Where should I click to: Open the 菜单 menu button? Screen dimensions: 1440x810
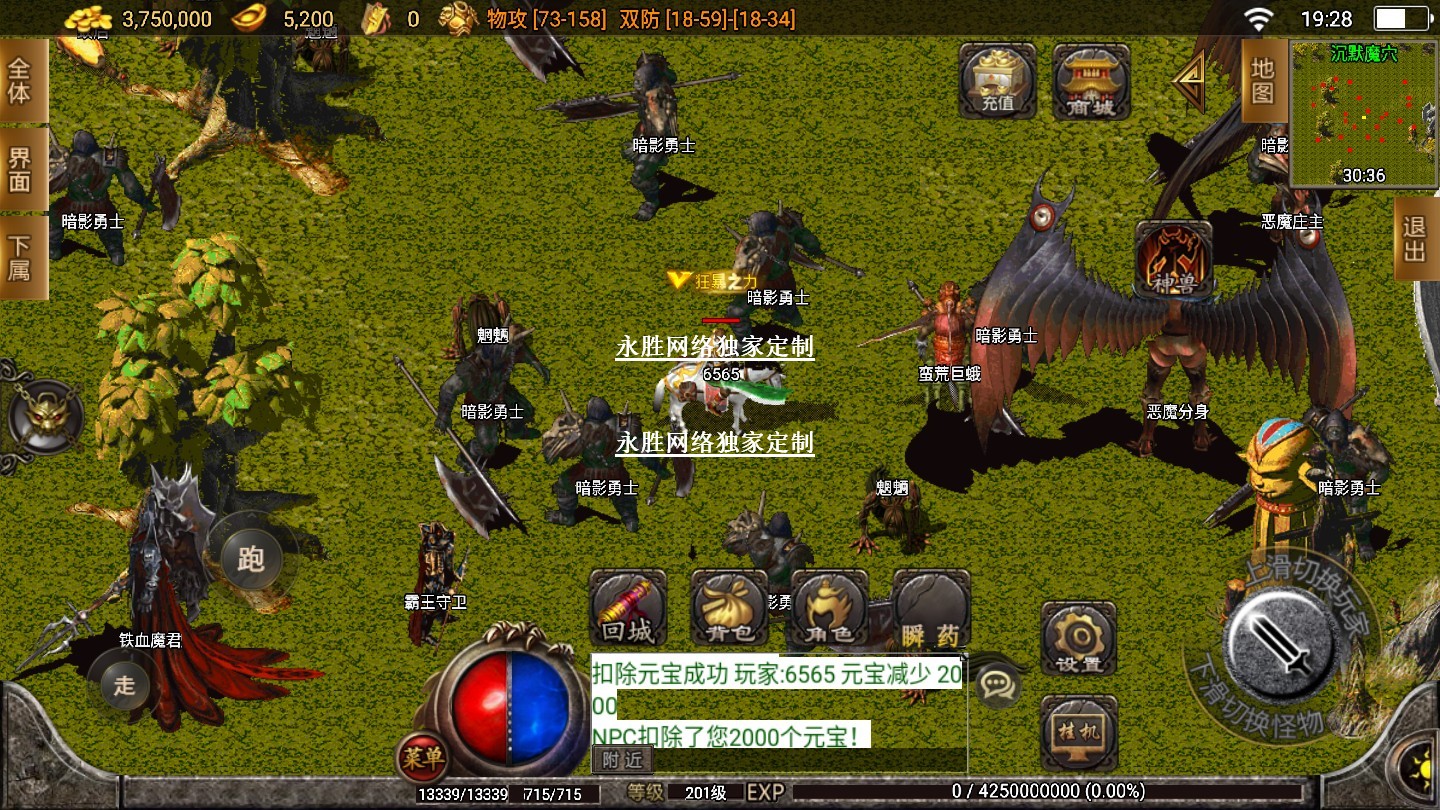point(421,758)
